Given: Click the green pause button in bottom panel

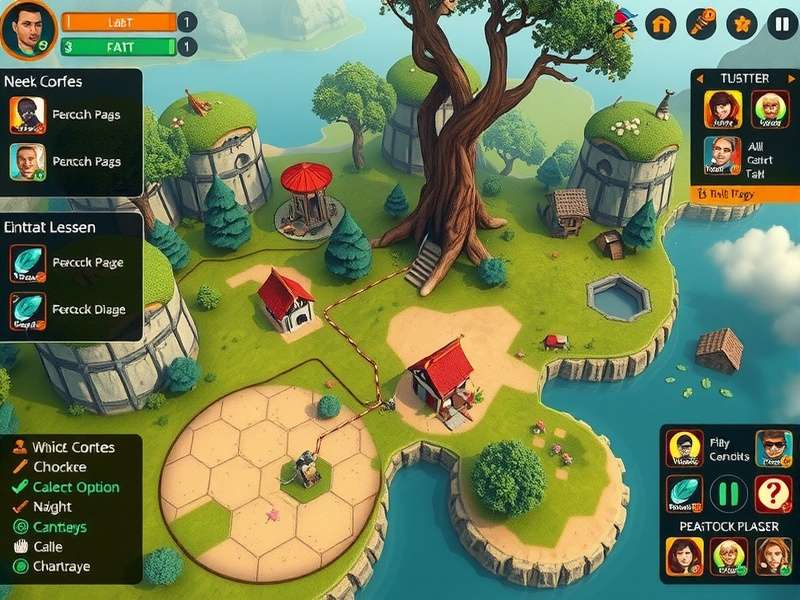Looking at the screenshot, I should point(729,493).
